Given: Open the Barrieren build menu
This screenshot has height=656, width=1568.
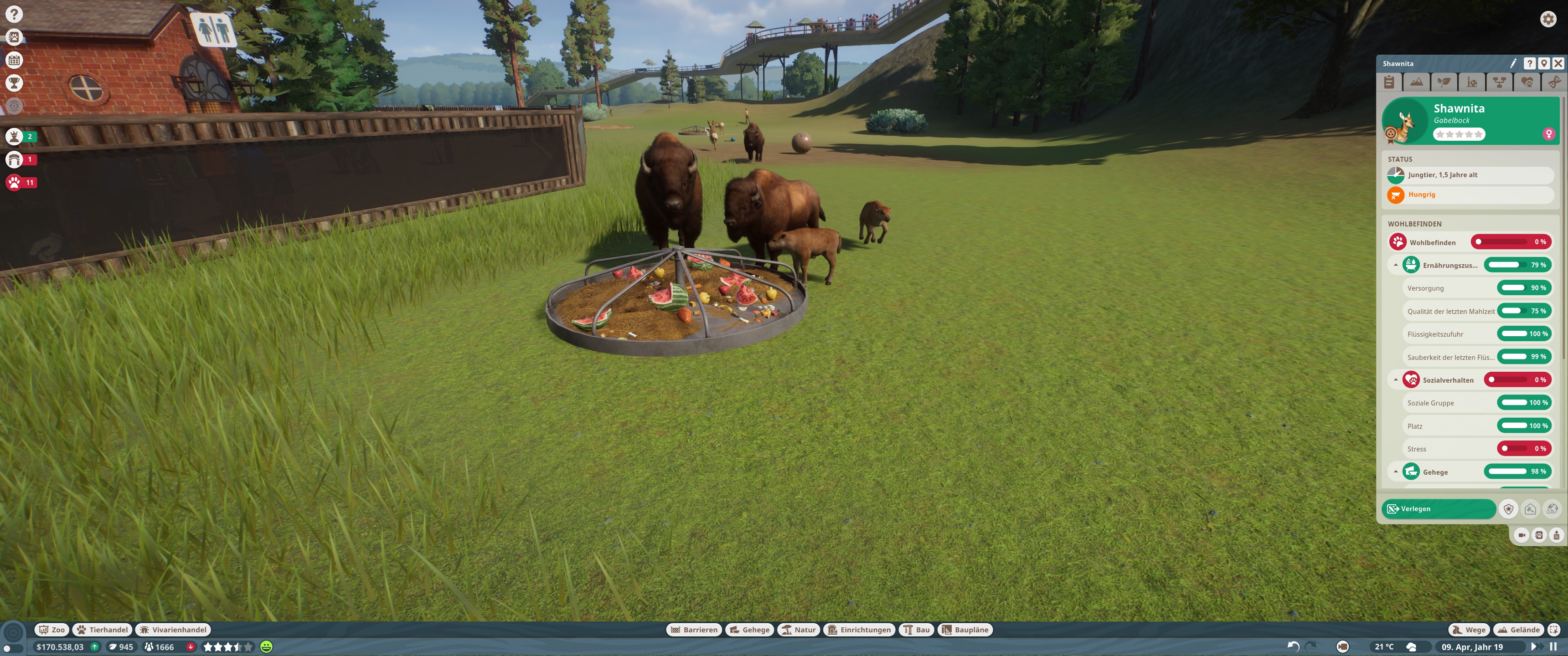Looking at the screenshot, I should pos(694,630).
